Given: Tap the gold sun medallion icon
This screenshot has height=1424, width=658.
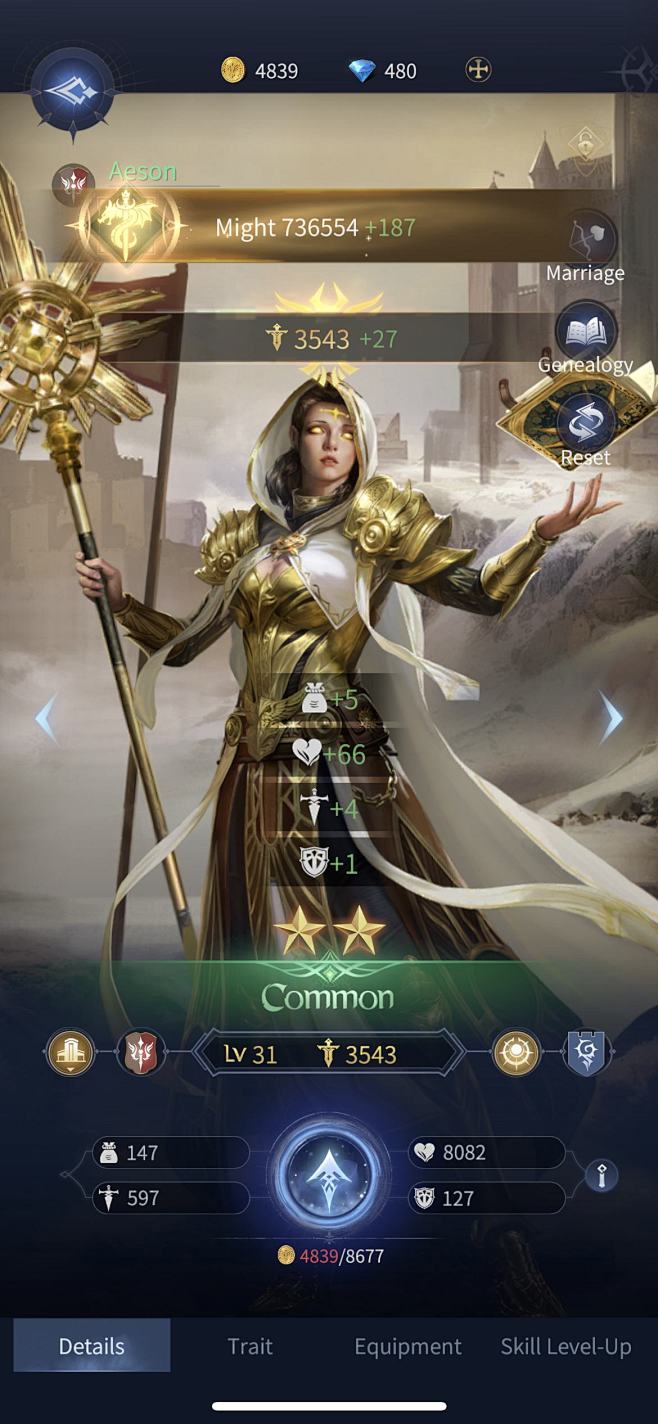Looking at the screenshot, I should tap(517, 1053).
